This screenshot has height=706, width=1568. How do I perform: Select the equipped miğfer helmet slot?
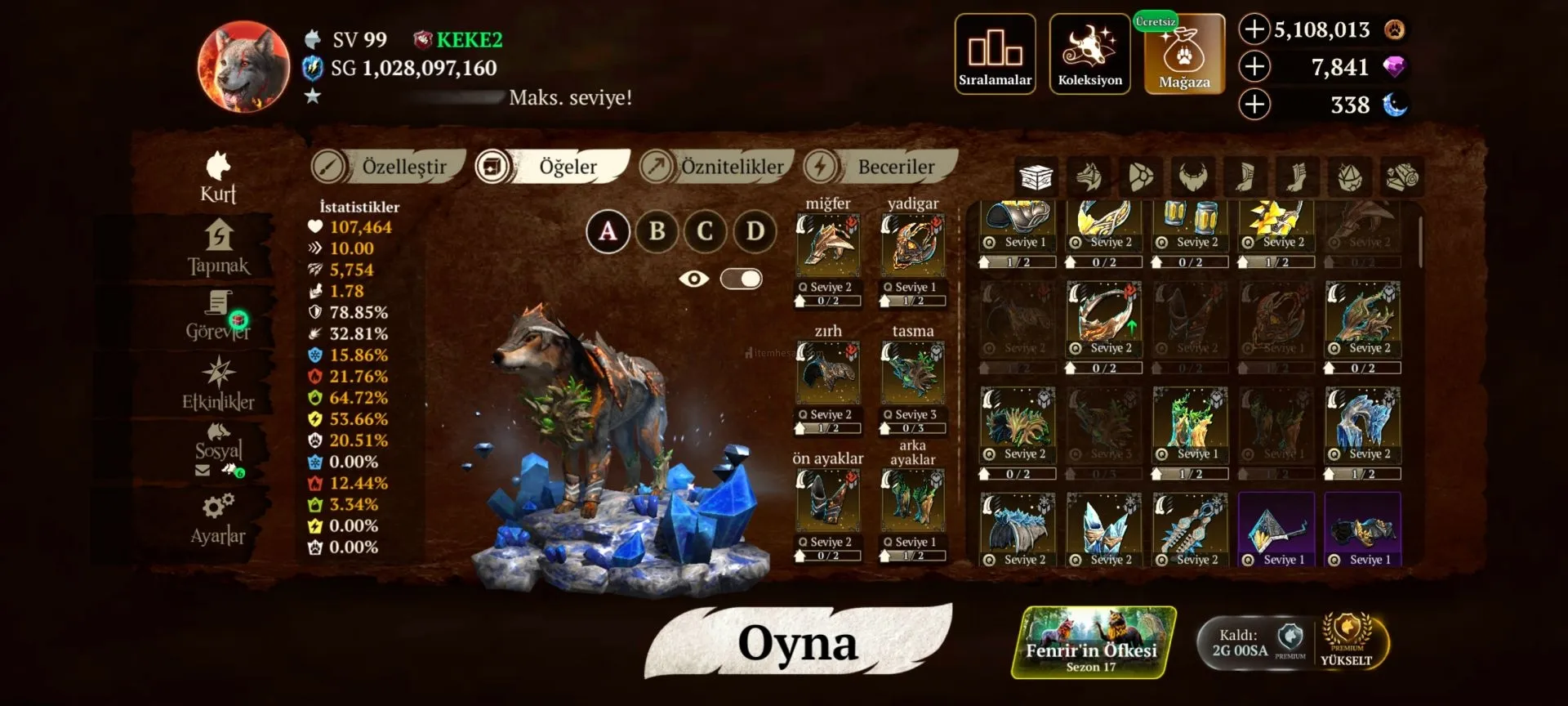(x=828, y=244)
